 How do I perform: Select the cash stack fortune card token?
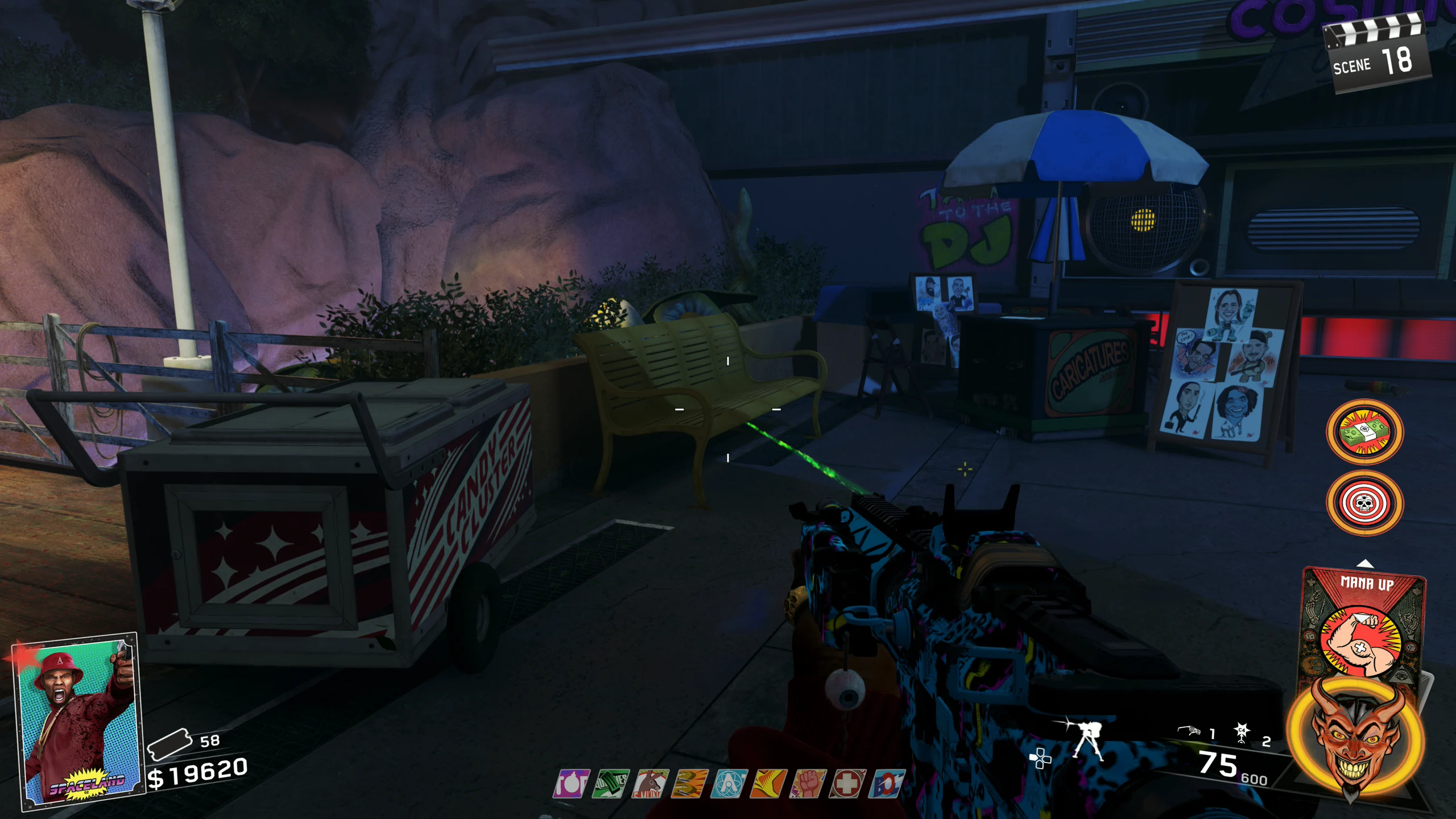1364,432
